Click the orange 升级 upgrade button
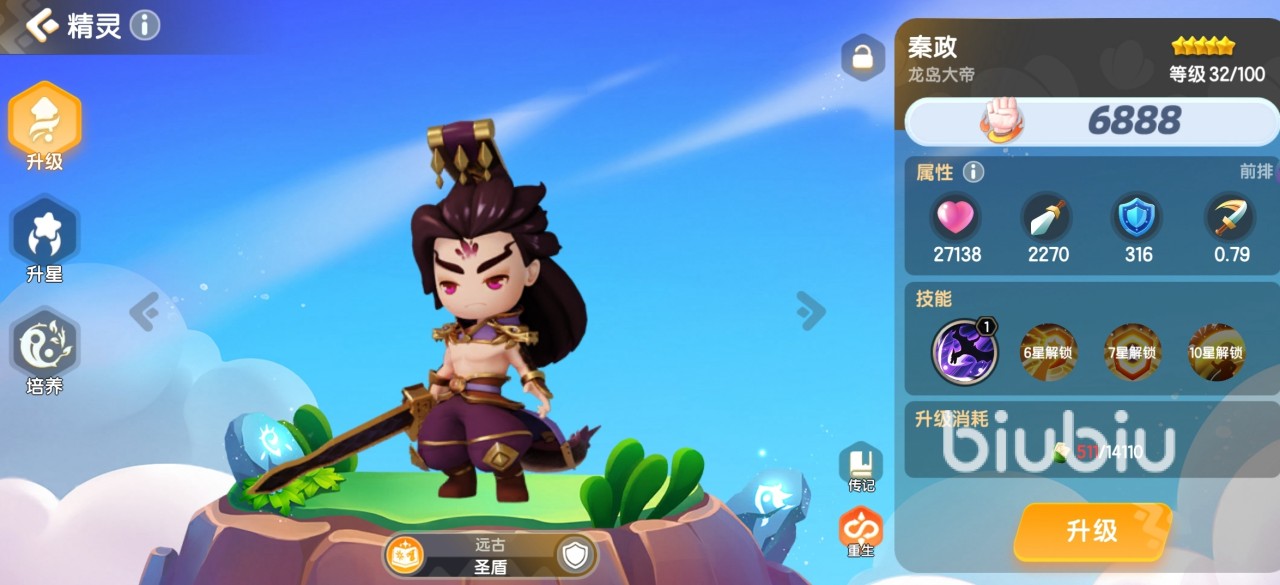Screen dimensions: 1280x585 1092,530
